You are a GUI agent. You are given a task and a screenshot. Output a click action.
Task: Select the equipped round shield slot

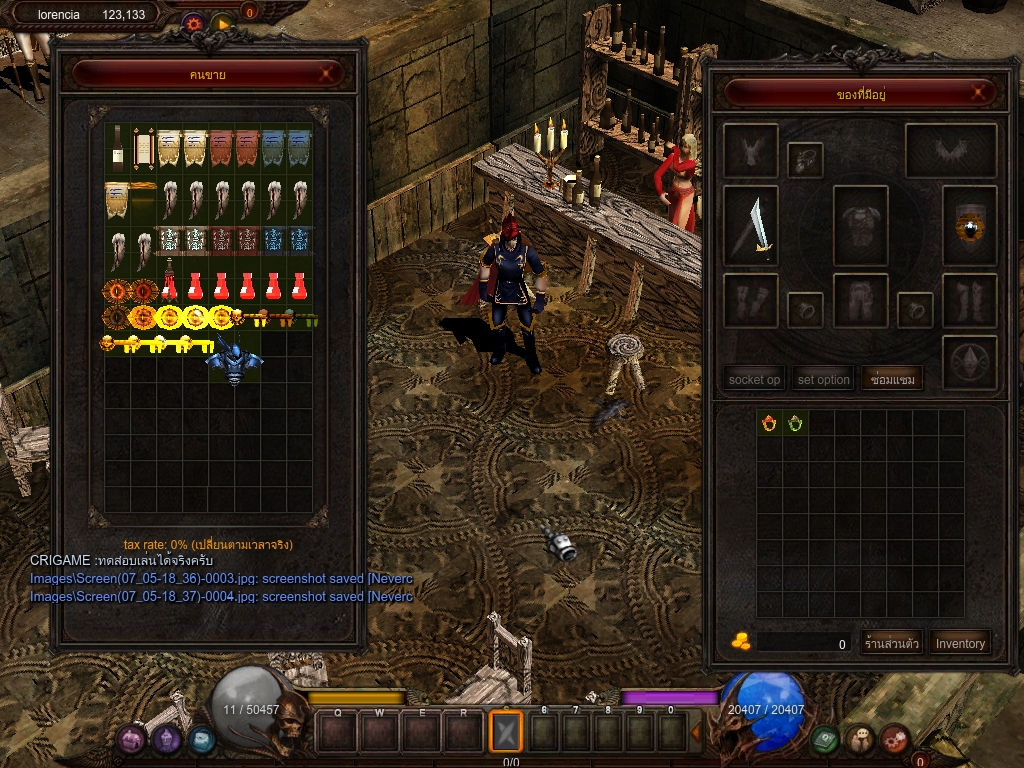click(969, 226)
